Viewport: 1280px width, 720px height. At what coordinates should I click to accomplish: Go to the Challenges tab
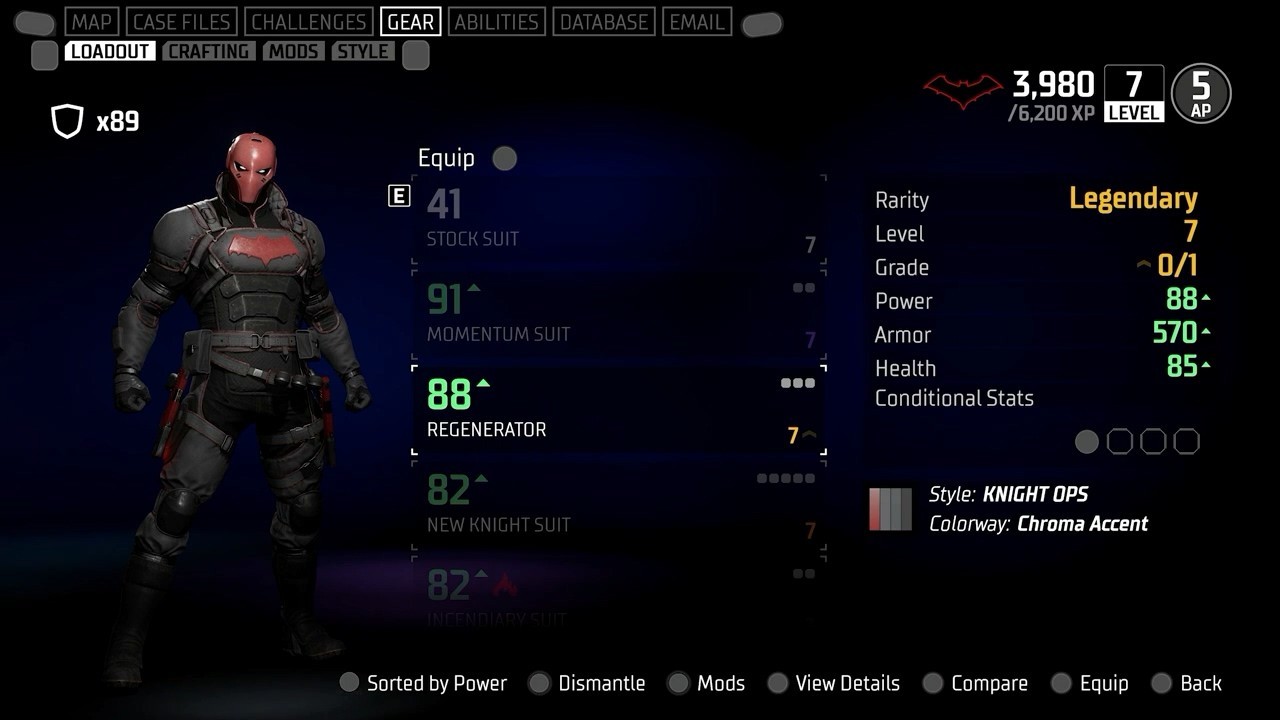coord(308,22)
